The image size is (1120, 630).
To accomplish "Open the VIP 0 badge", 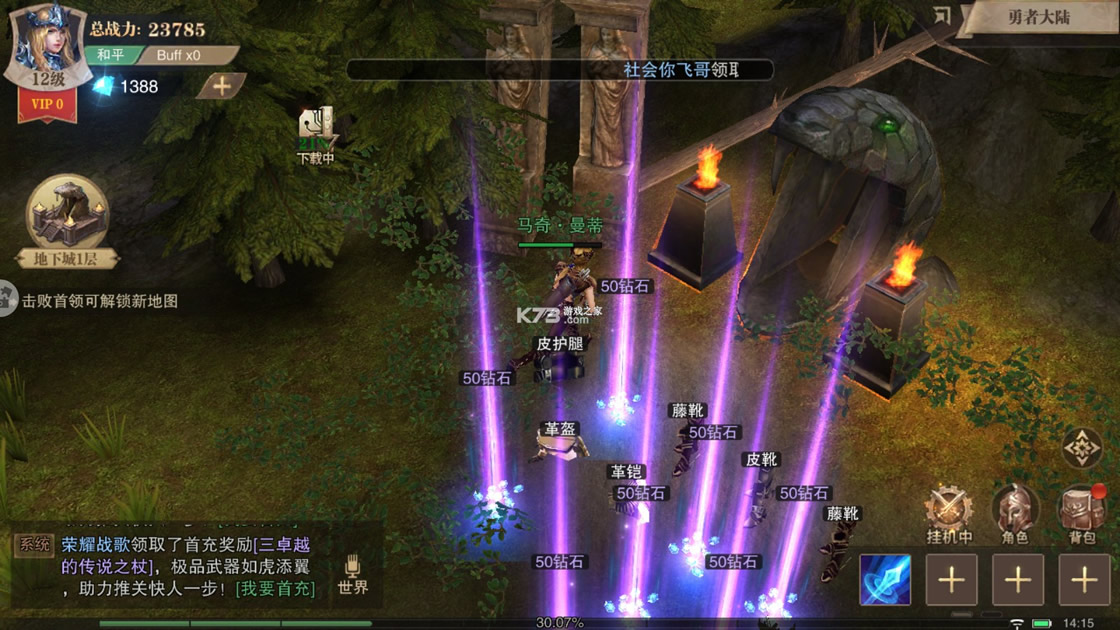I will tap(47, 103).
